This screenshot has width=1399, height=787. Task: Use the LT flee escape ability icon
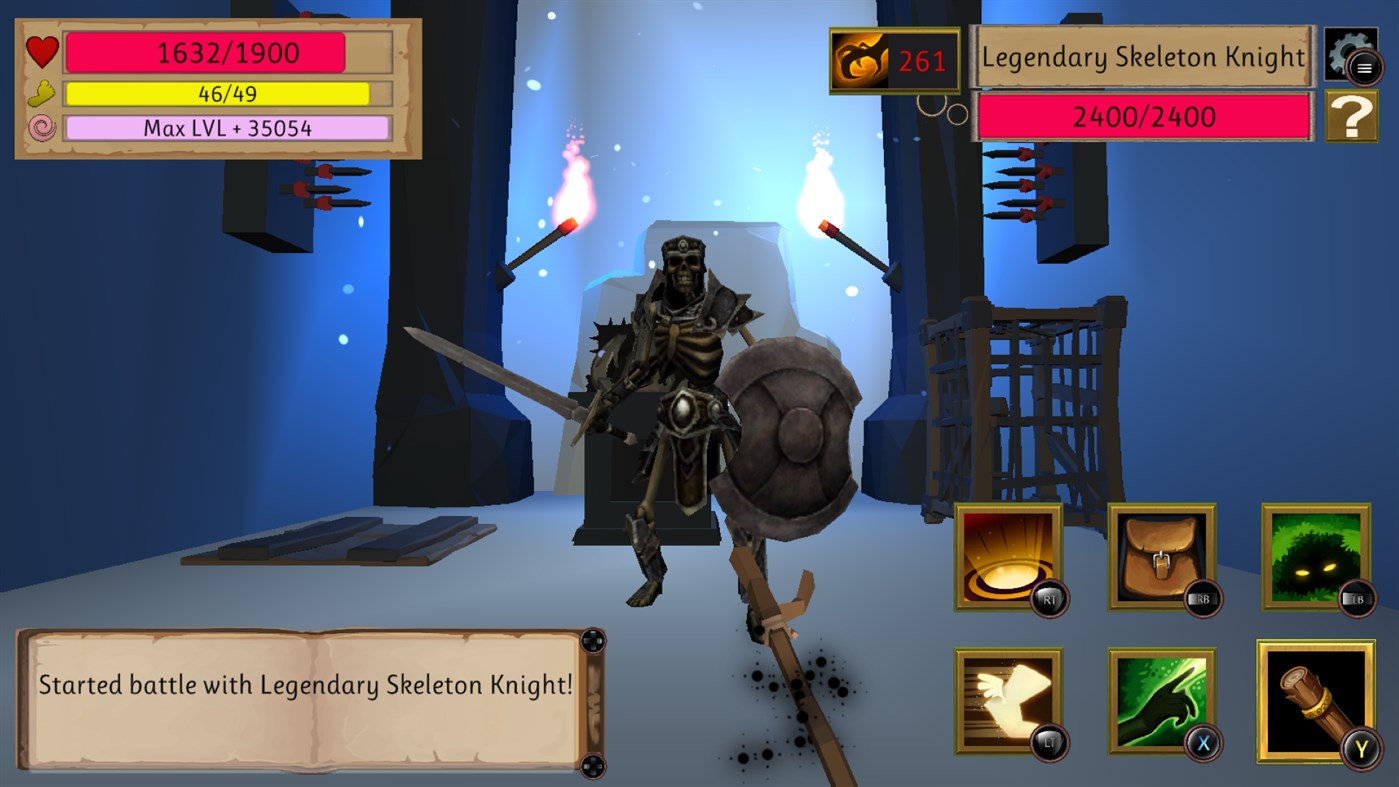tap(1008, 700)
